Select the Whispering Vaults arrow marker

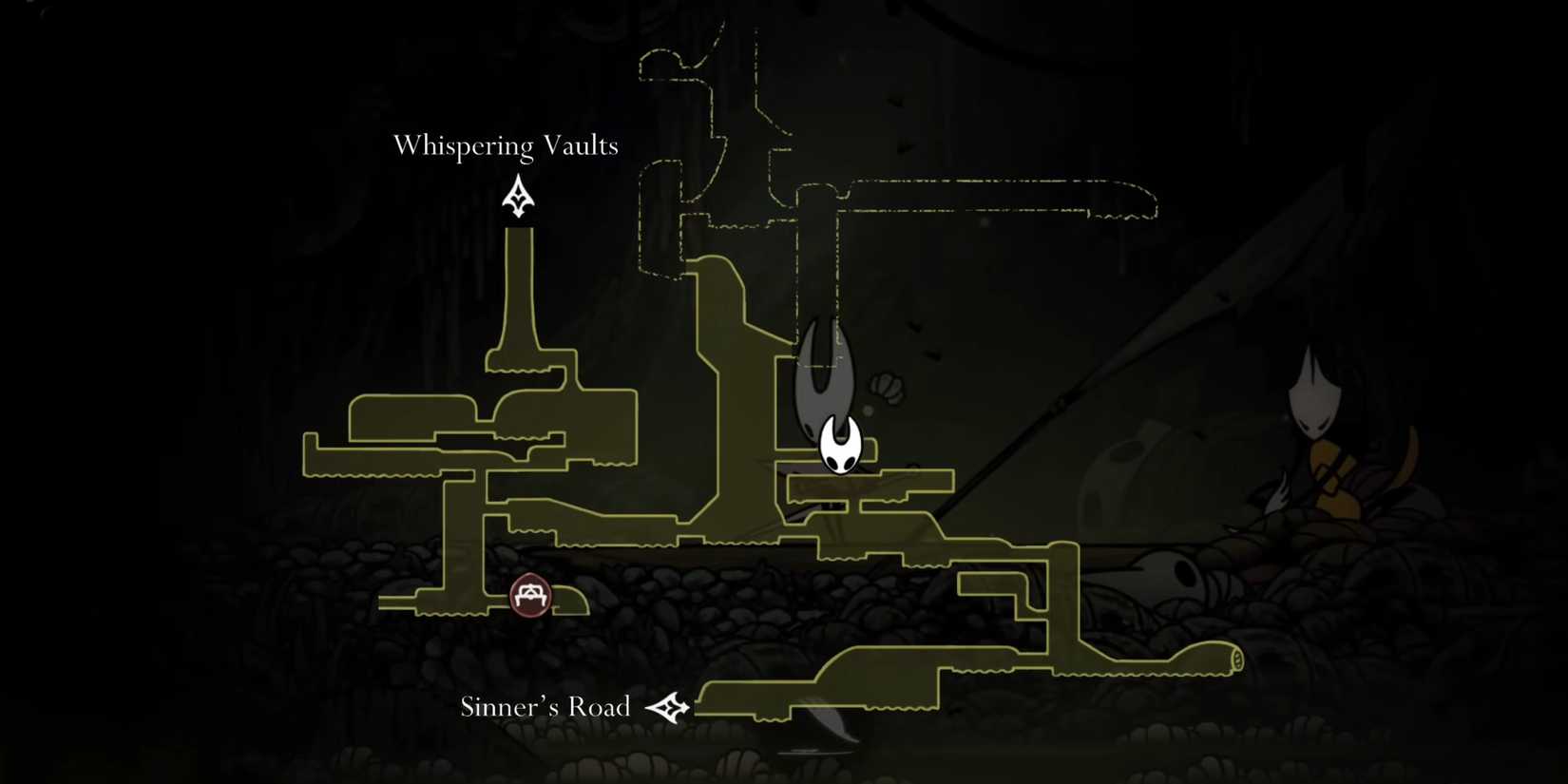[x=518, y=197]
